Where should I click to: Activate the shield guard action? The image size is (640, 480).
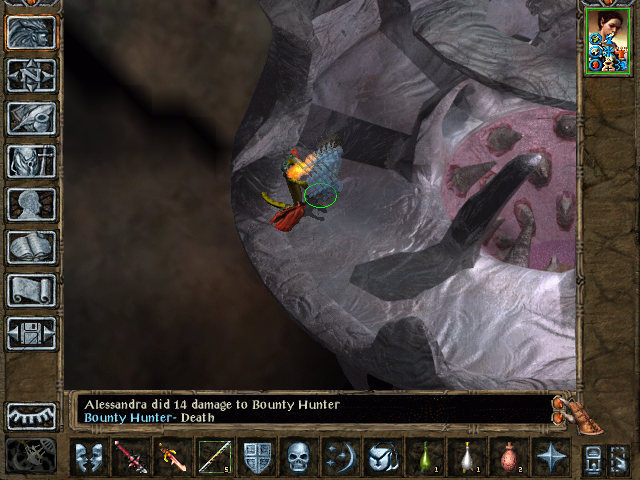(x=257, y=457)
